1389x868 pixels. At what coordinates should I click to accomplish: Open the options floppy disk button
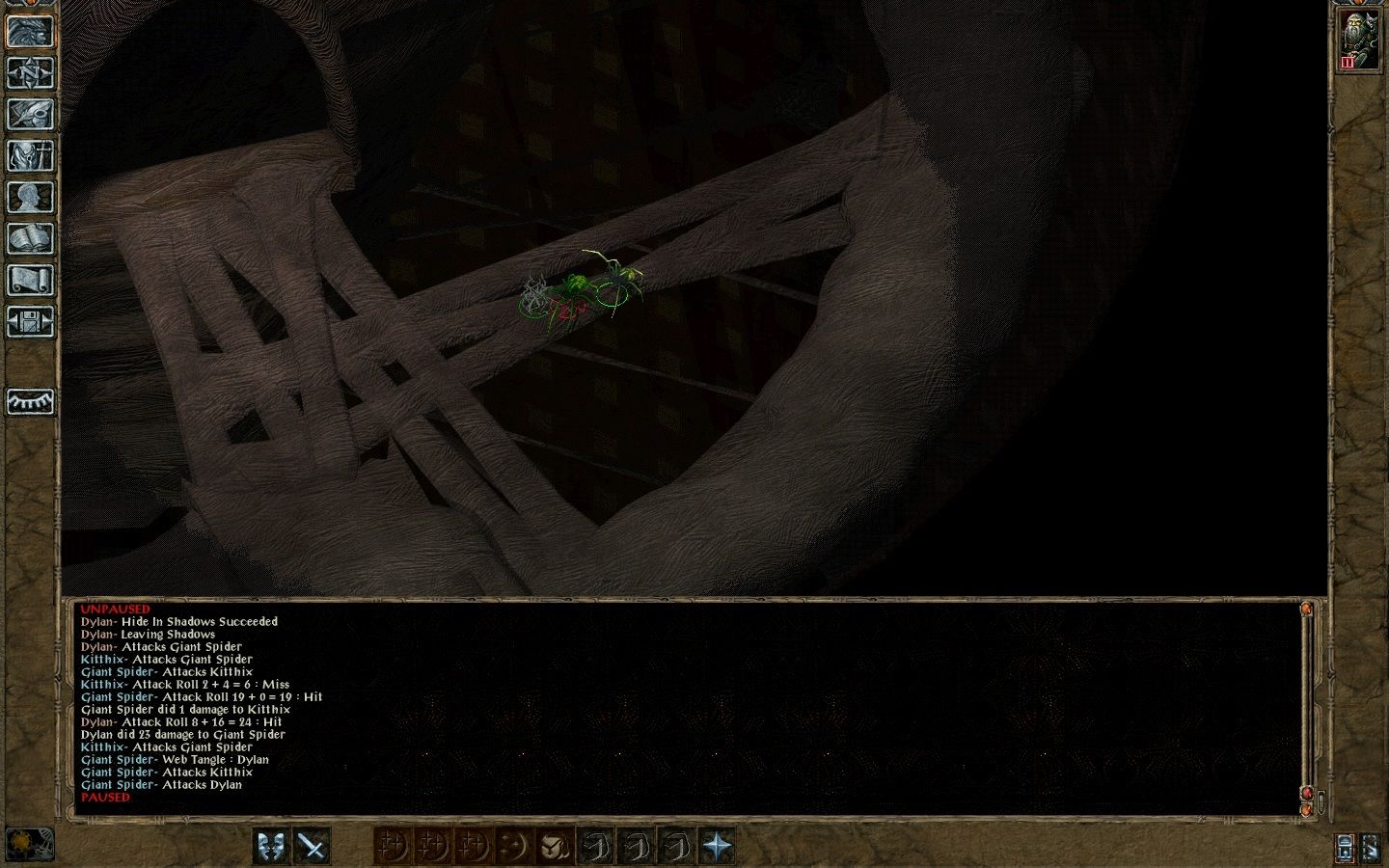coord(30,322)
